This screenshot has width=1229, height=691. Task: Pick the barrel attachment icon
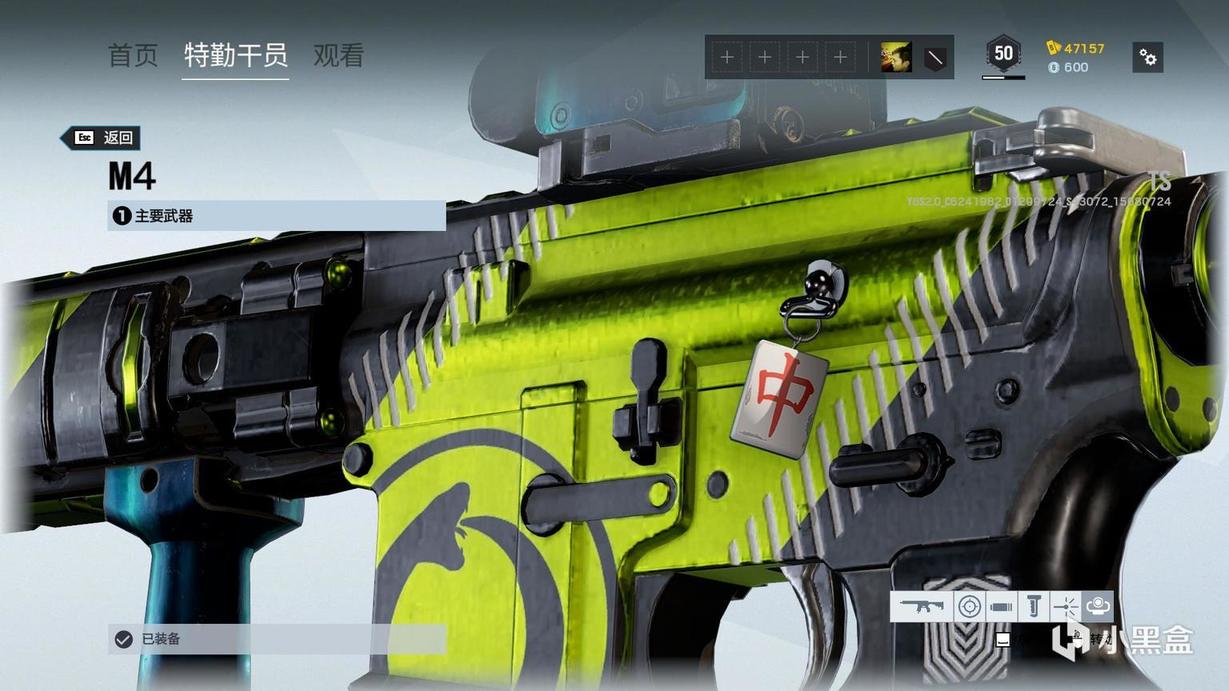(x=1001, y=606)
